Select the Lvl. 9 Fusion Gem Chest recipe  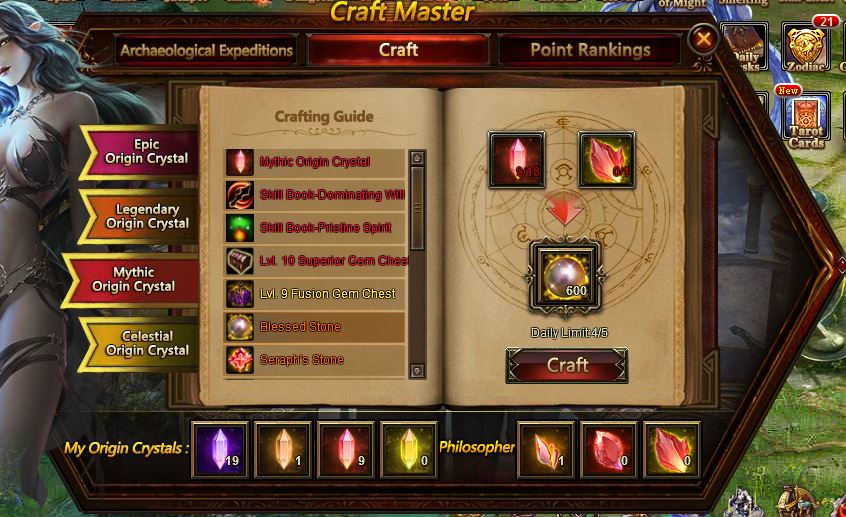point(314,294)
